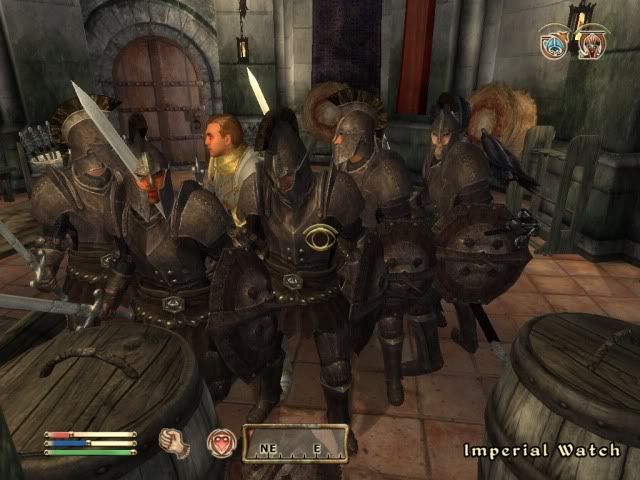The image size is (640, 480).
Task: Click the fist weapon icon
Action: coord(175,443)
